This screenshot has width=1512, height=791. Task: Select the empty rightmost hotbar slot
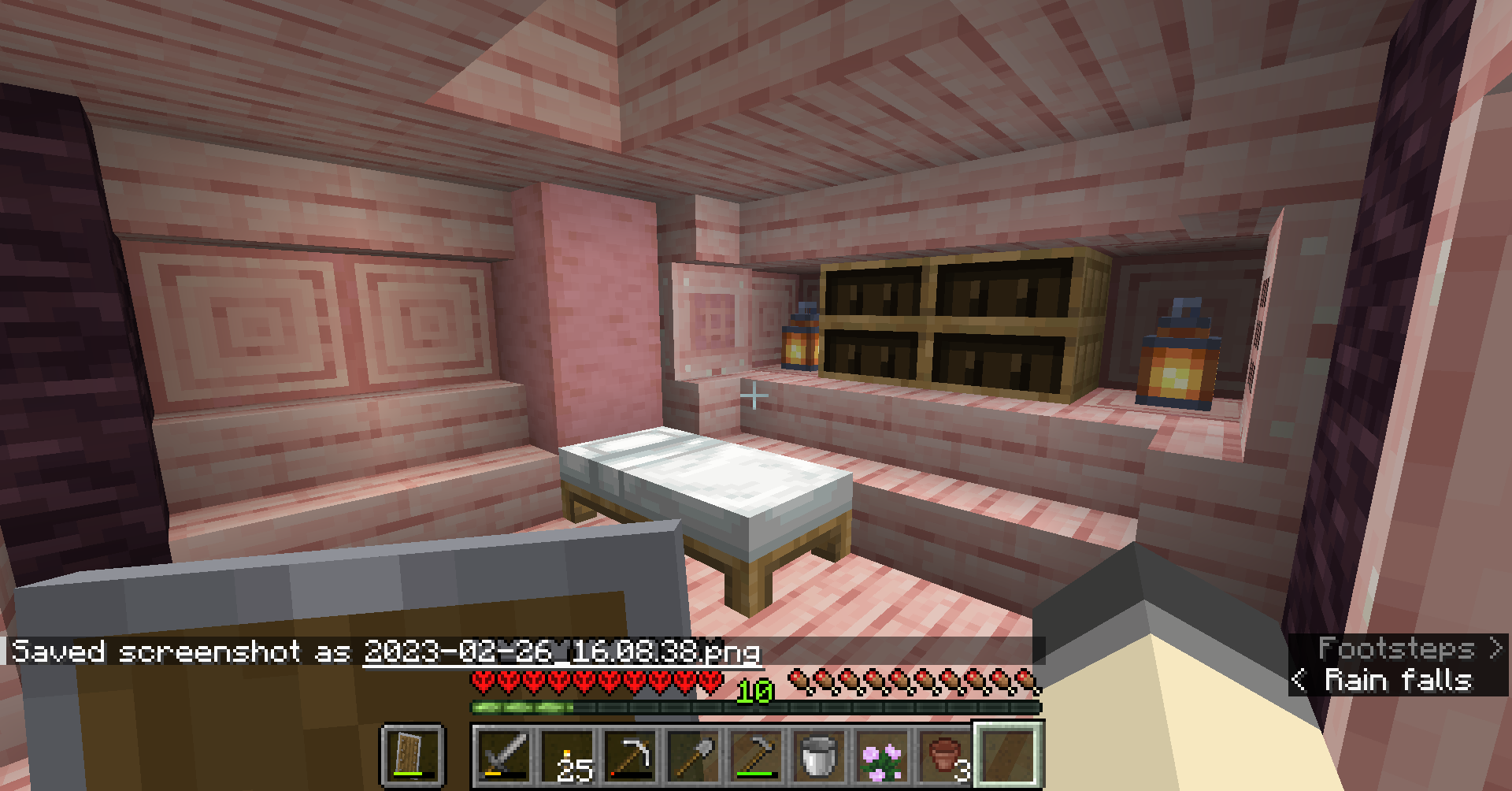(x=1006, y=754)
